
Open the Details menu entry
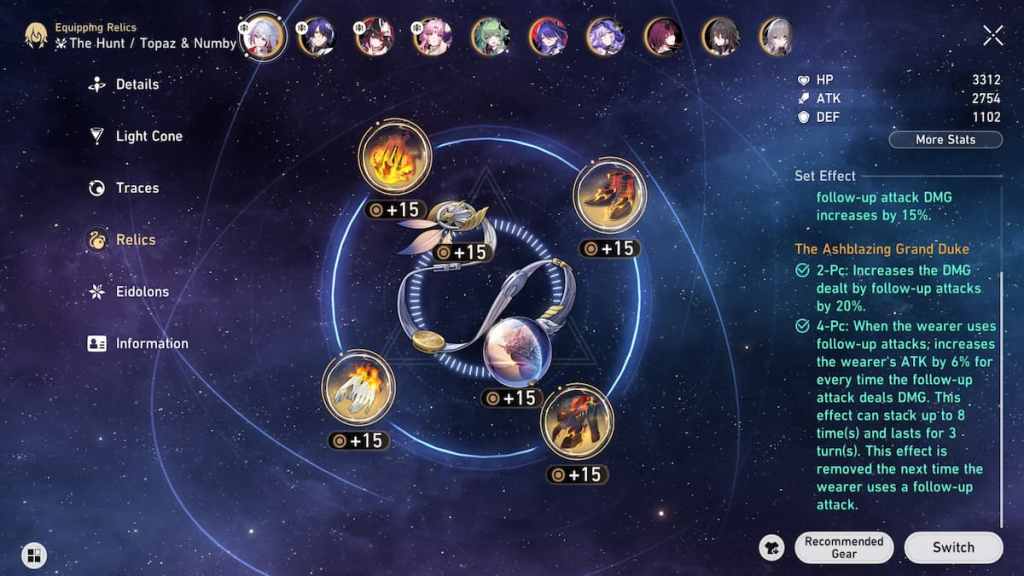coord(137,85)
